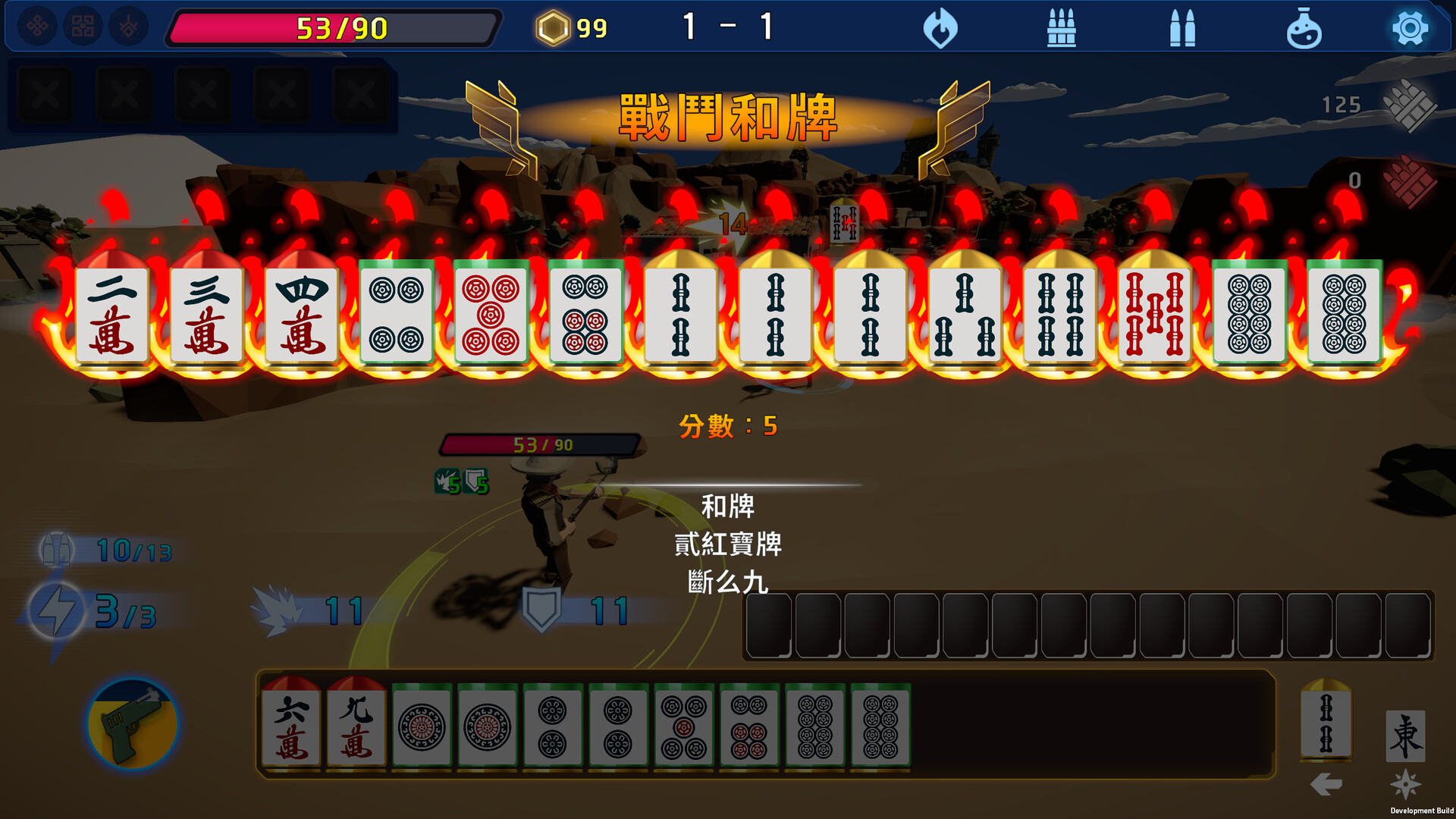Click the lightning bolt energy icon
This screenshot has height=819, width=1456.
[56, 610]
